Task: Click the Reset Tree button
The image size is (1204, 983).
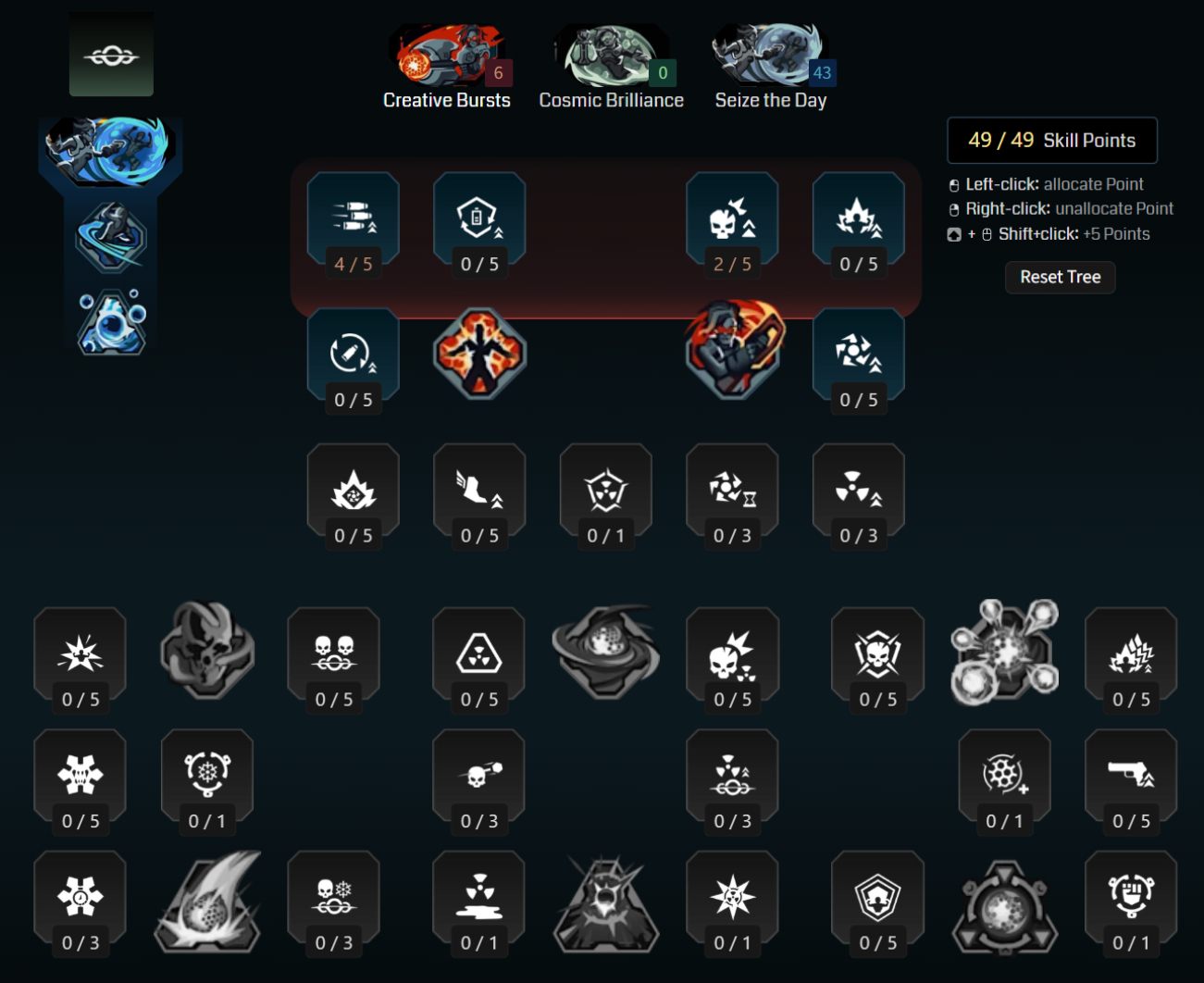Action: [x=1060, y=277]
